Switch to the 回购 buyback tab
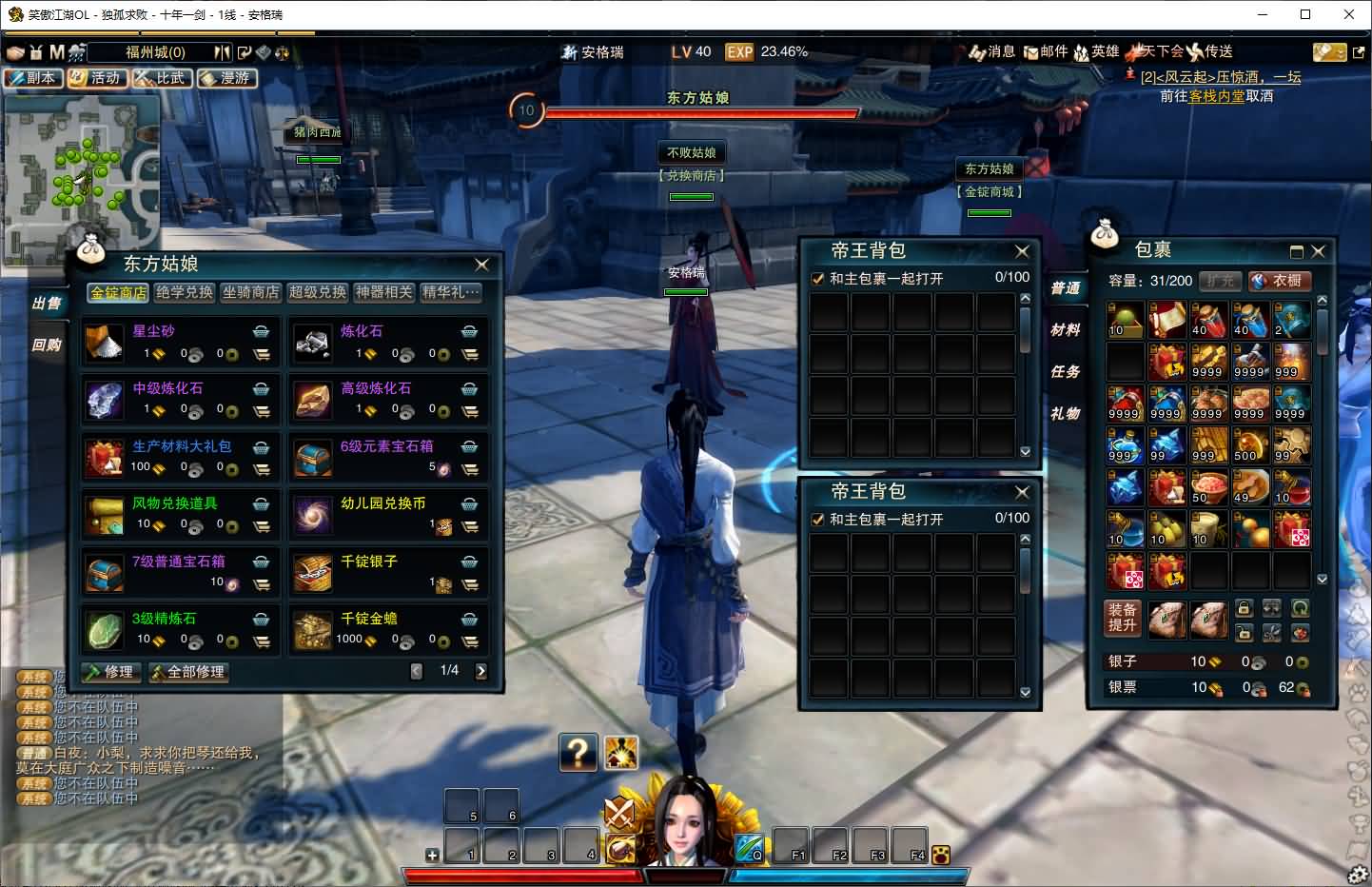The width and height of the screenshot is (1372, 887). click(x=47, y=345)
